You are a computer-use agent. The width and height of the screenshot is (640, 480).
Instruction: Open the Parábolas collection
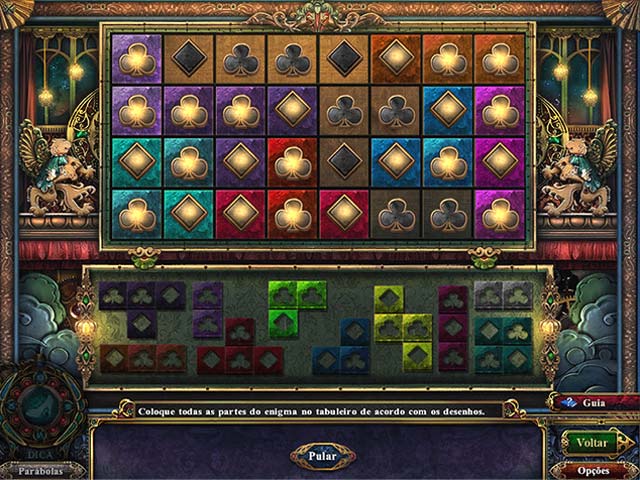point(36,470)
